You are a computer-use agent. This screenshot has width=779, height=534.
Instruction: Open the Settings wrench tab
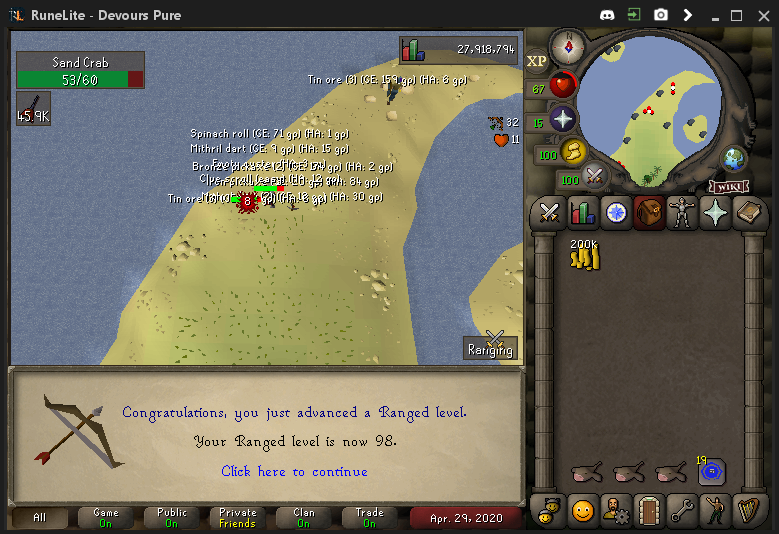click(682, 510)
